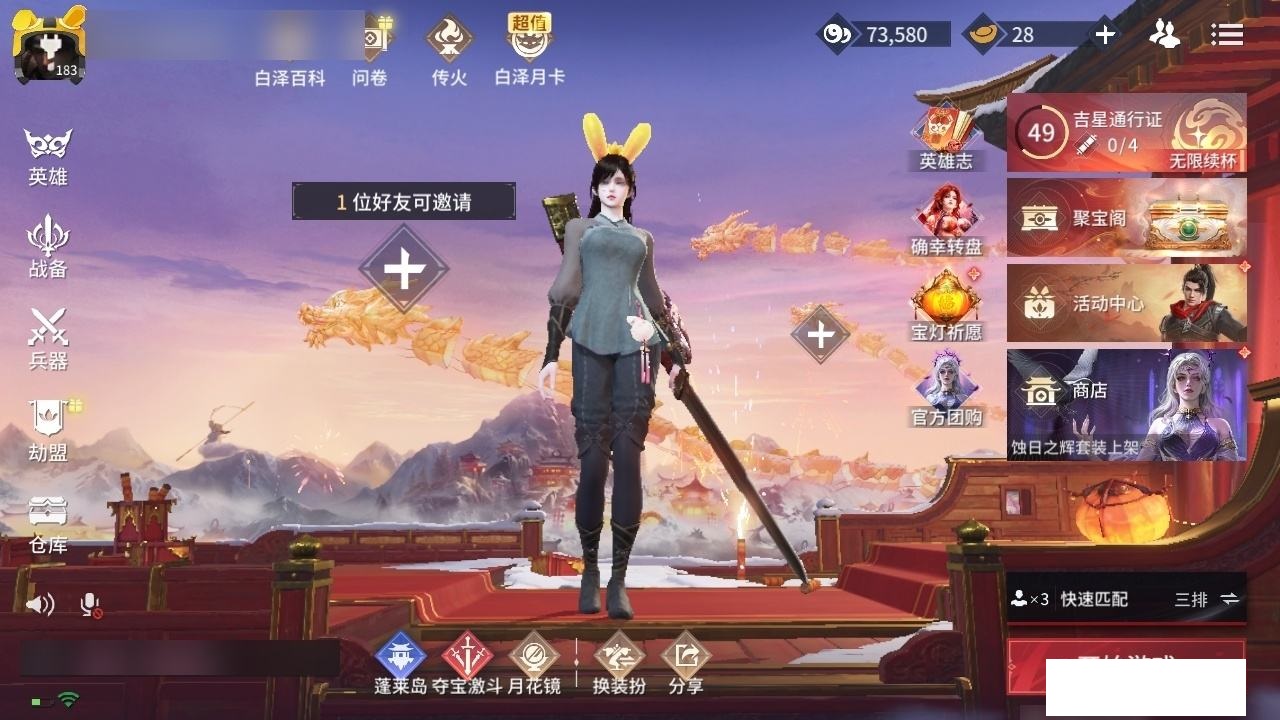Open the top-right list menu
This screenshot has width=1280, height=720.
point(1226,35)
